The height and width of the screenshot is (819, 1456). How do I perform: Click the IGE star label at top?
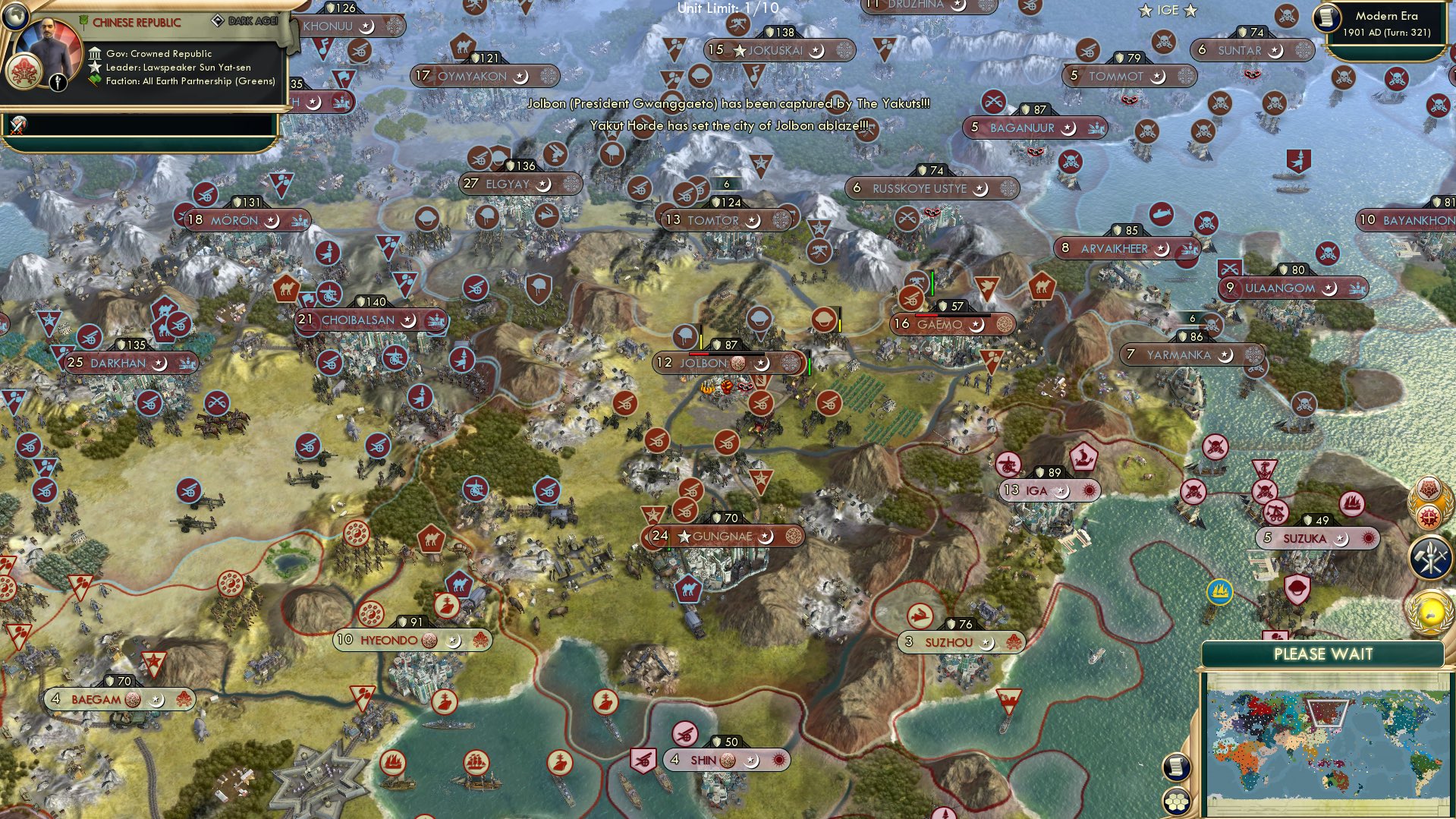click(1166, 10)
